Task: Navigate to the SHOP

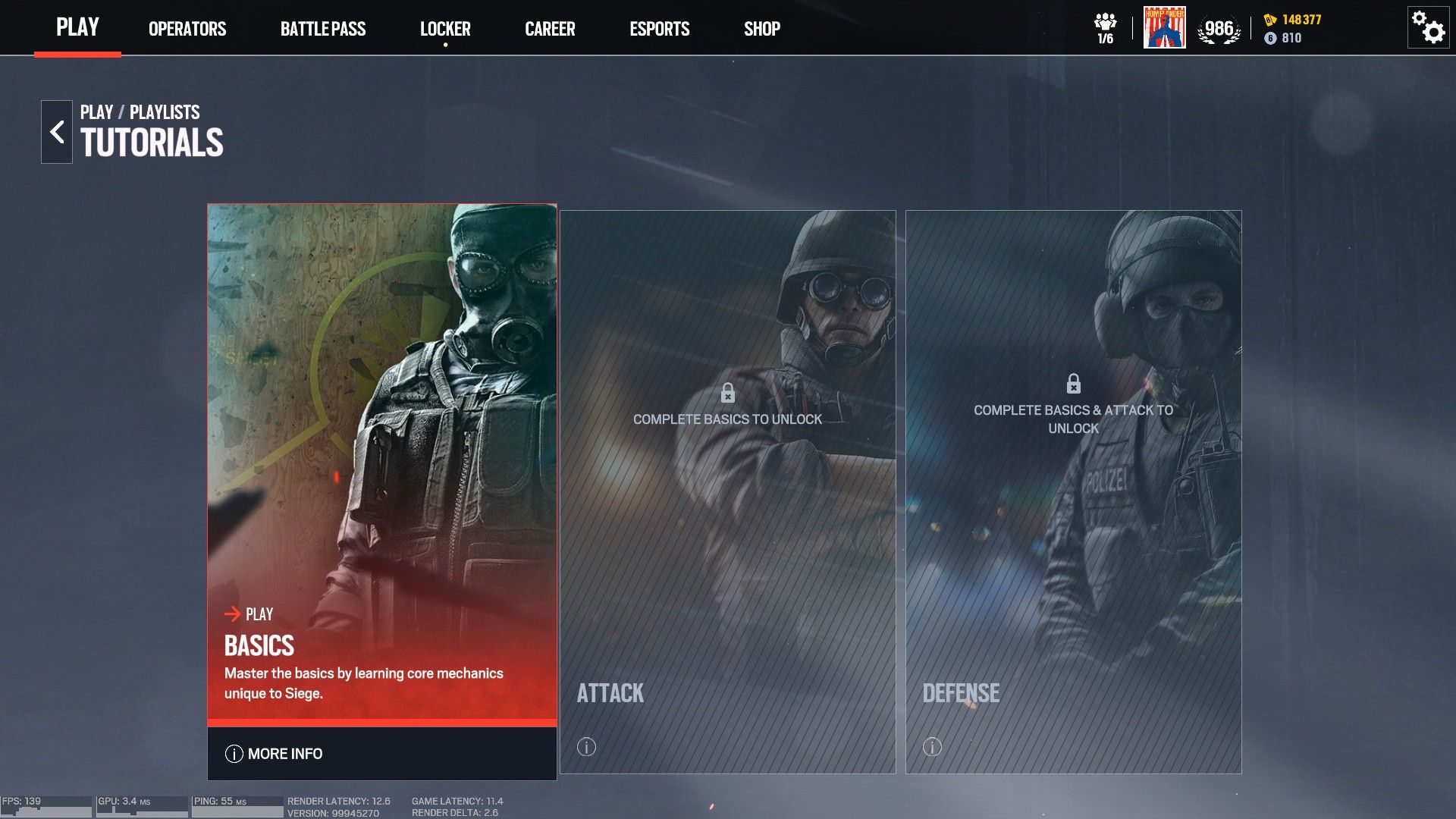Action: (762, 29)
